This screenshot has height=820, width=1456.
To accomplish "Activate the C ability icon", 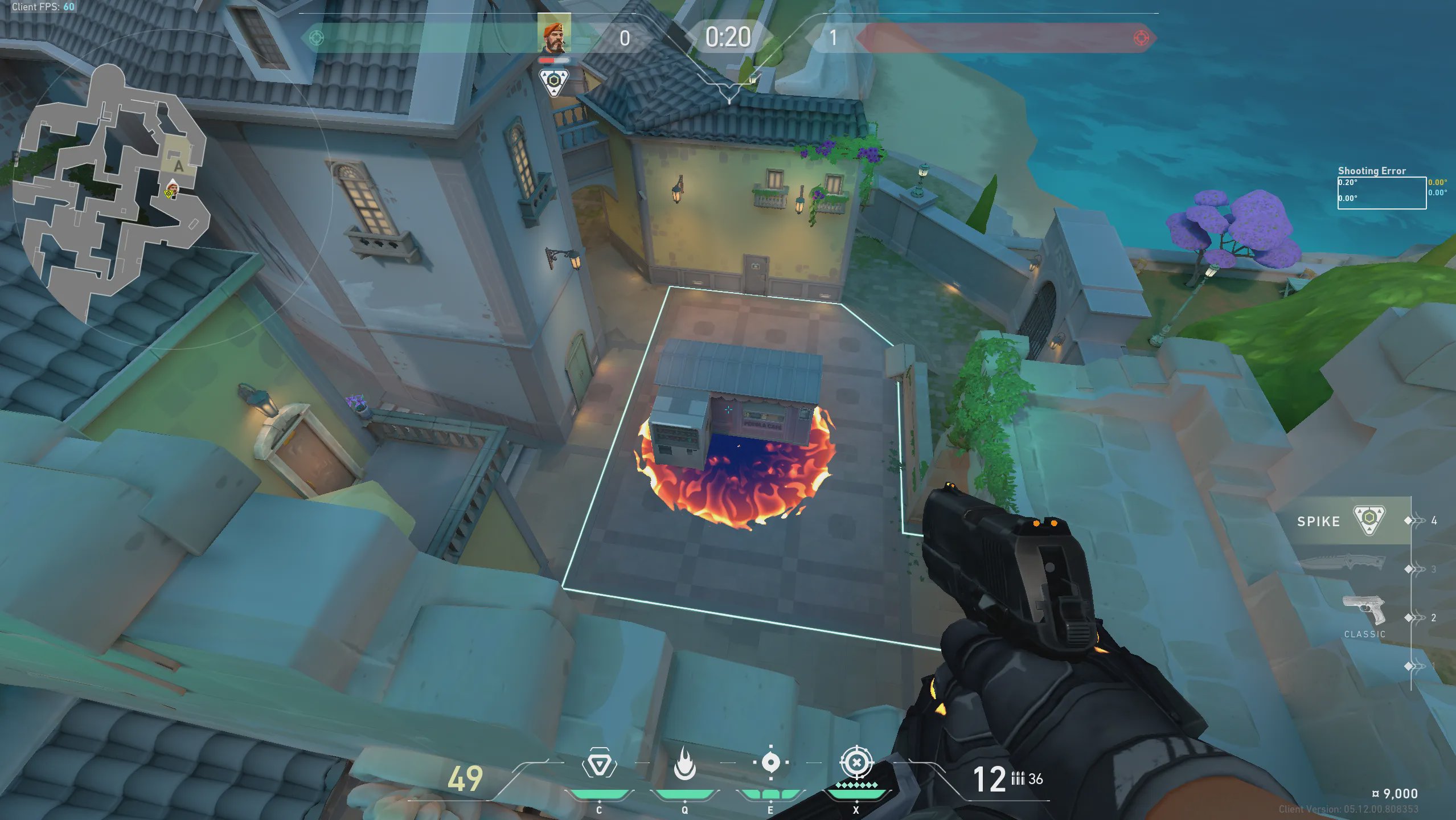I will [x=598, y=764].
